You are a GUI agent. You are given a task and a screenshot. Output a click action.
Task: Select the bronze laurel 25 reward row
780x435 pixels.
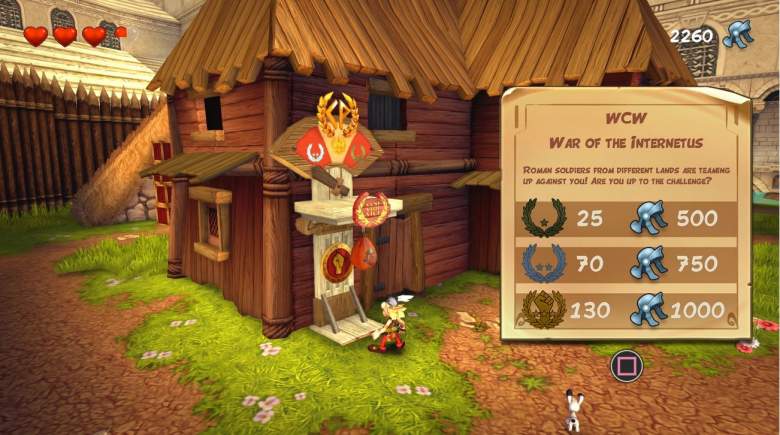pyautogui.click(x=625, y=218)
